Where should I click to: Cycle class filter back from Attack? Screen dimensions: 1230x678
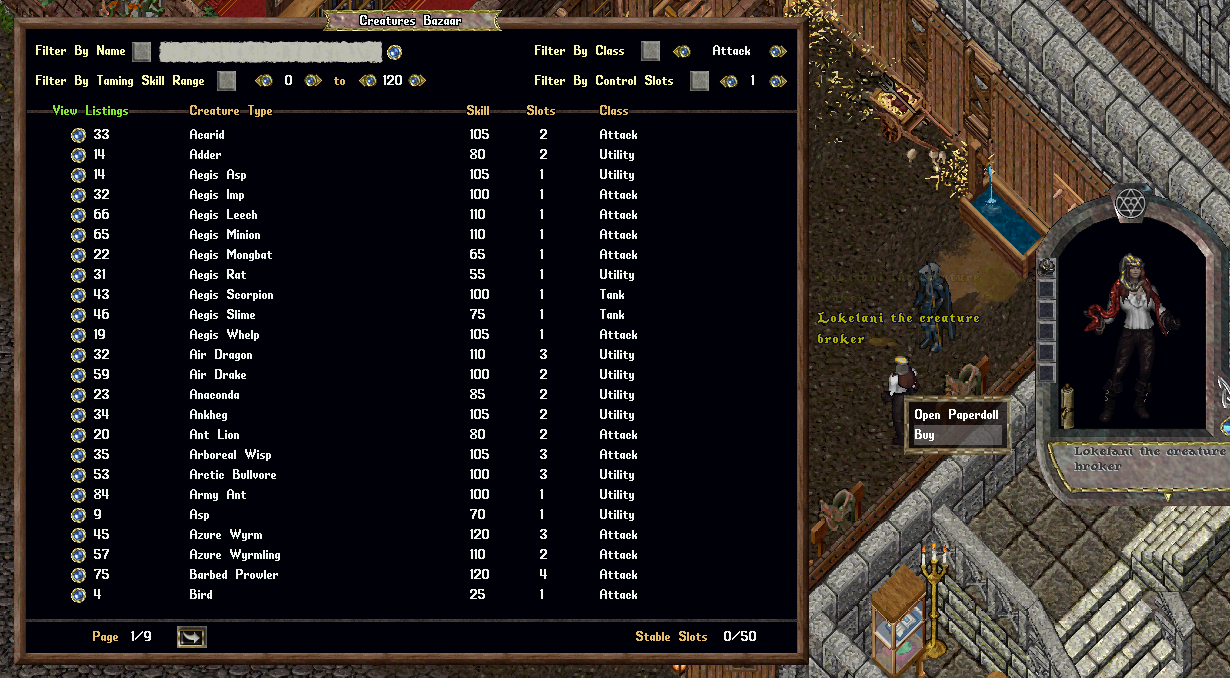(681, 51)
